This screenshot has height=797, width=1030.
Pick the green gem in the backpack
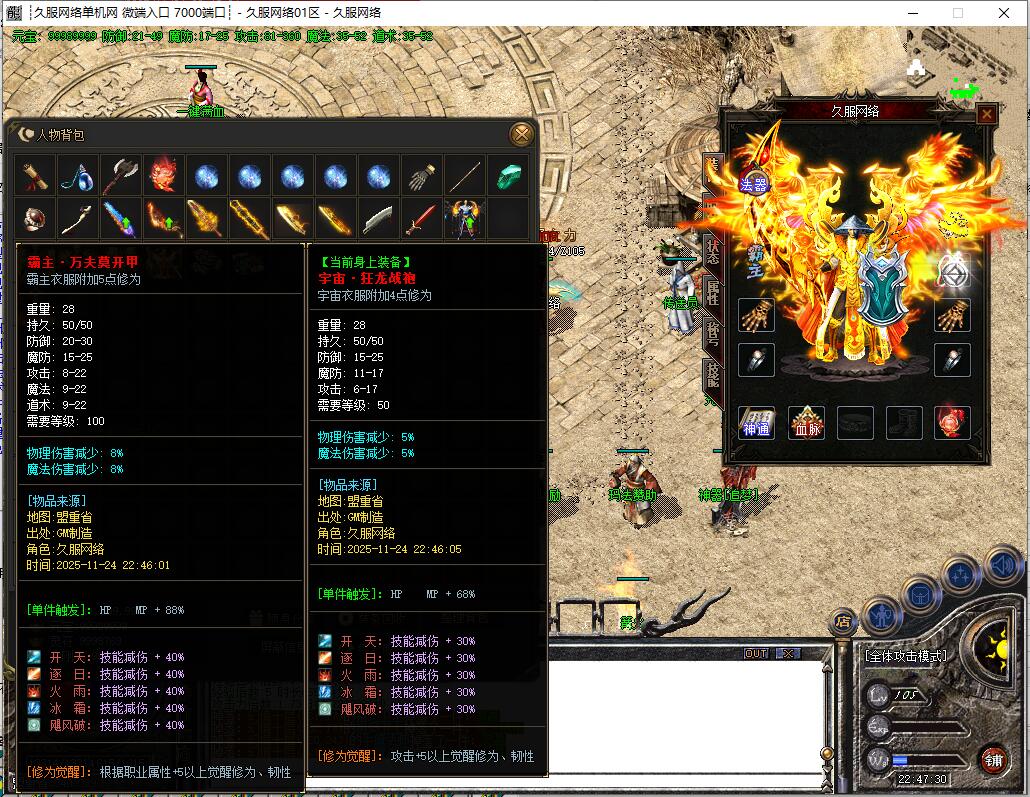tap(508, 176)
